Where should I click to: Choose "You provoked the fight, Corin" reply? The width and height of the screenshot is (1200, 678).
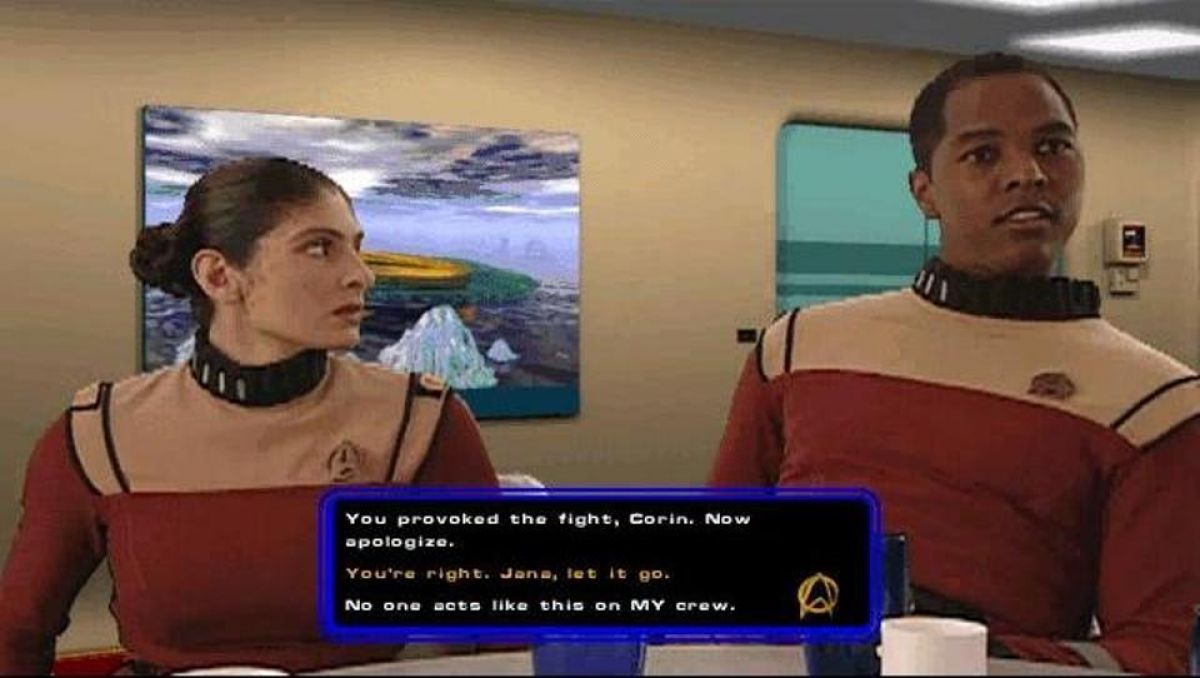tap(547, 529)
